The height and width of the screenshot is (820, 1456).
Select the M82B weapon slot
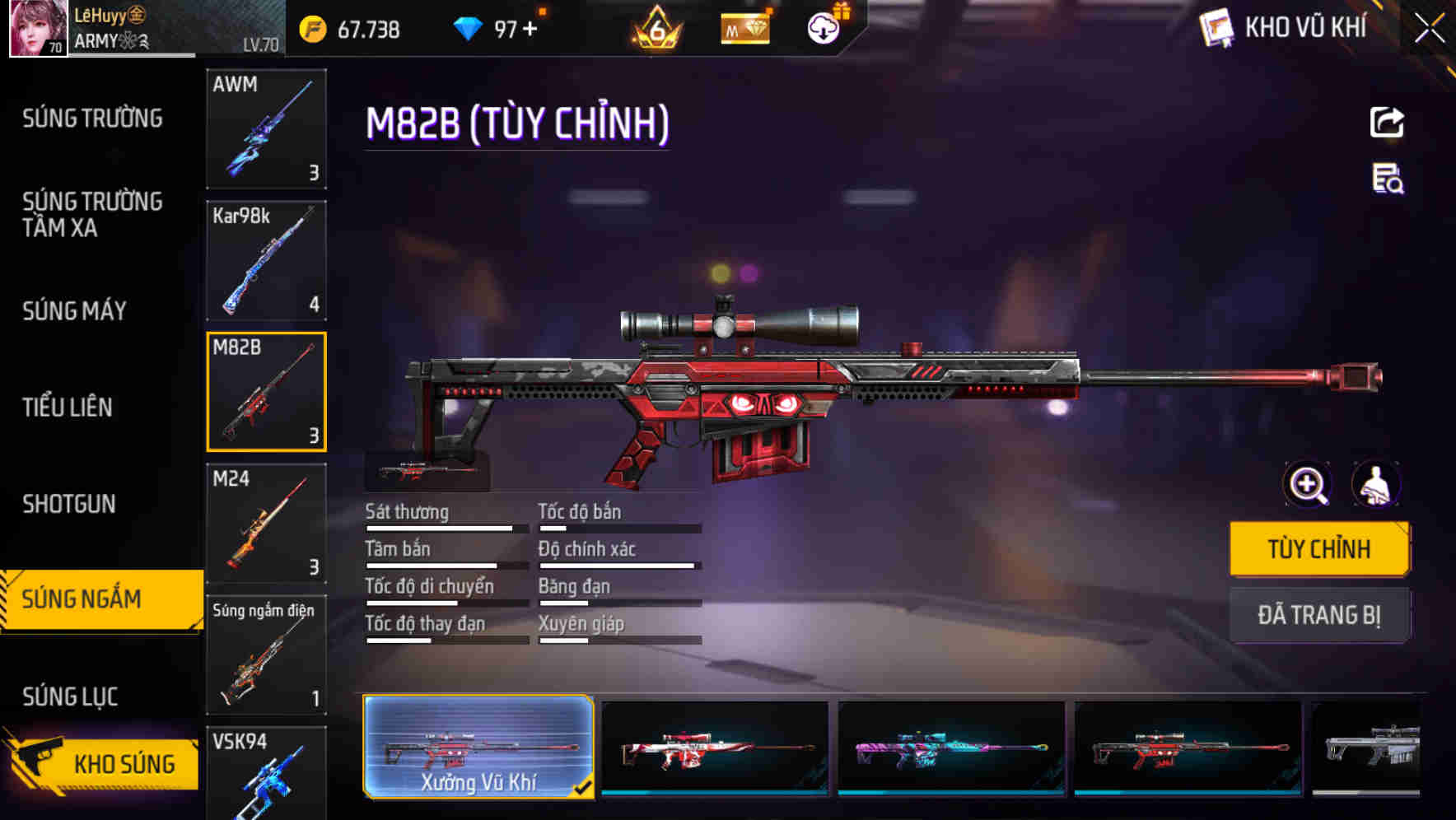pos(267,392)
